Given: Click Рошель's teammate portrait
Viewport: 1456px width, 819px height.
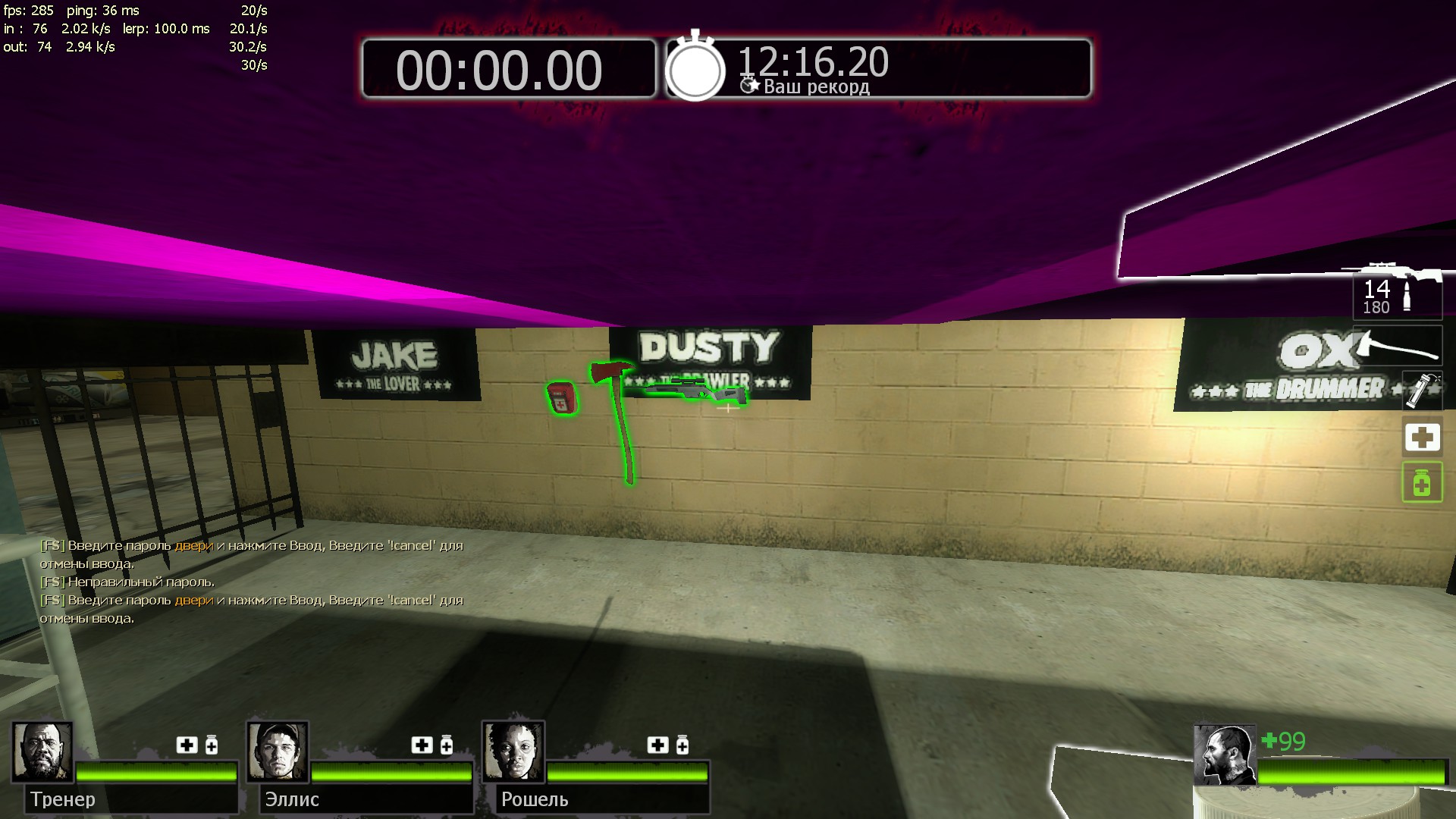Looking at the screenshot, I should coord(513,752).
